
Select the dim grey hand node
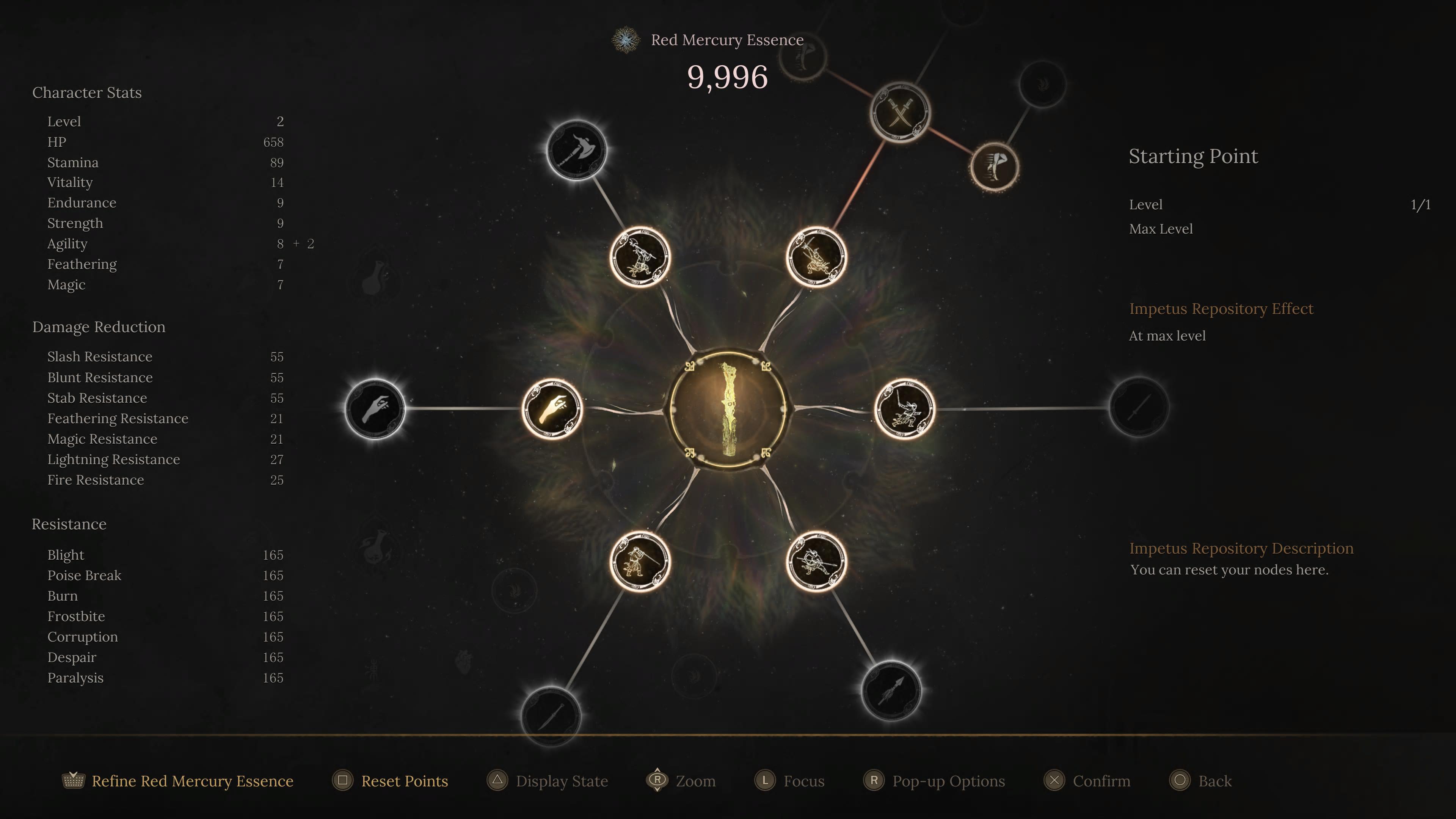[x=375, y=409]
